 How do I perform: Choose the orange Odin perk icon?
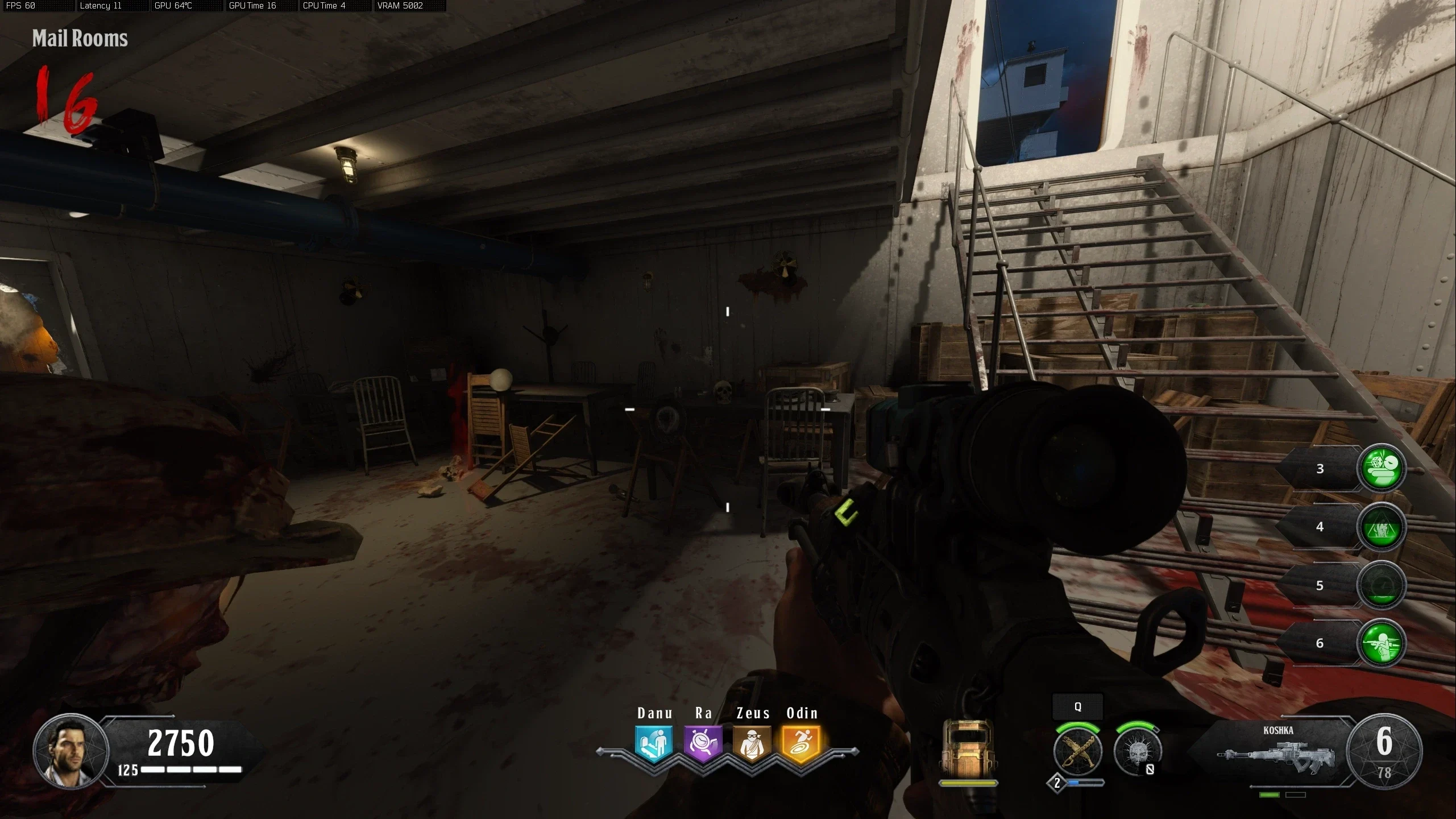coord(802,743)
